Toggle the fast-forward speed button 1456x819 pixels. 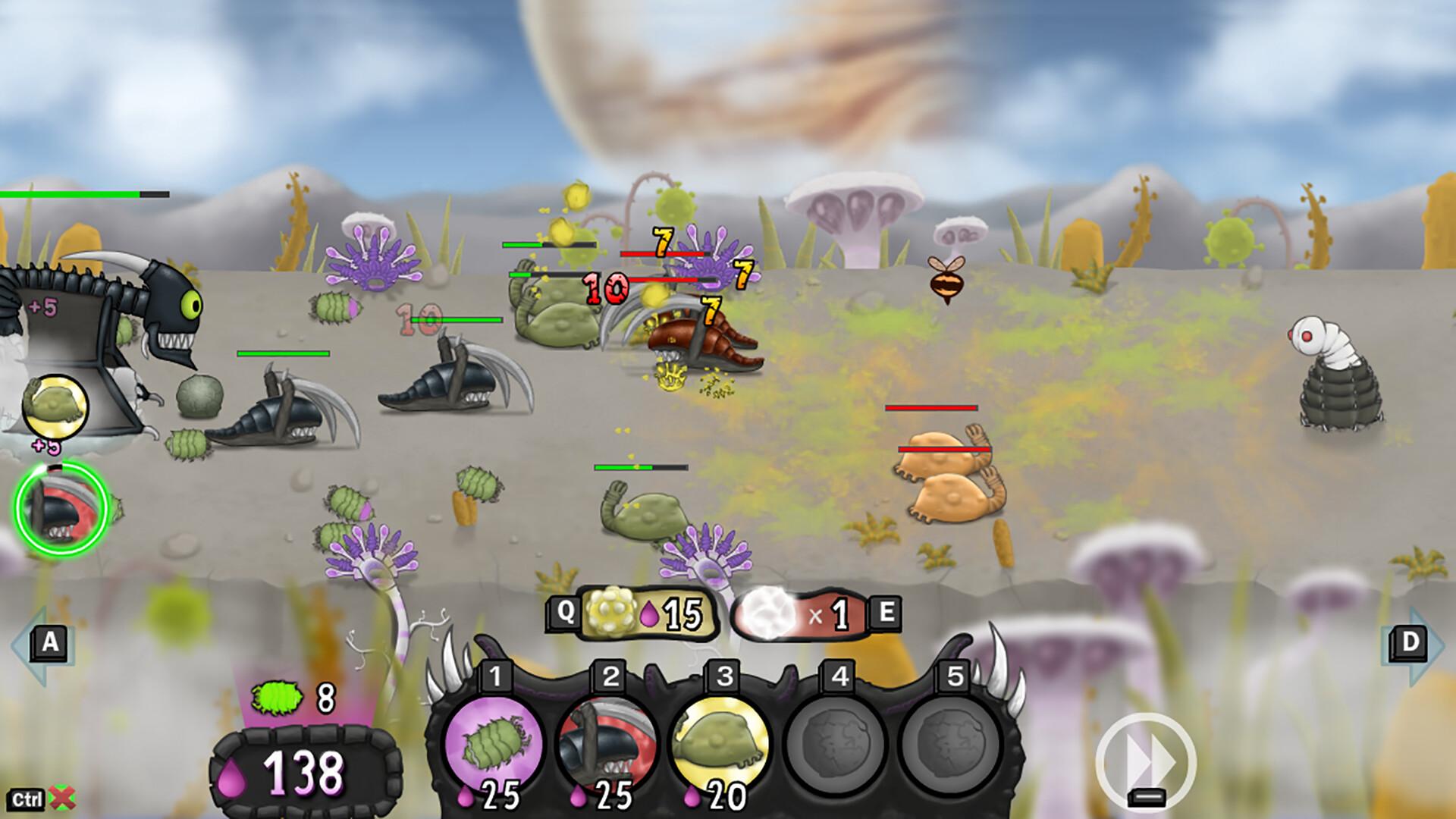(1146, 761)
